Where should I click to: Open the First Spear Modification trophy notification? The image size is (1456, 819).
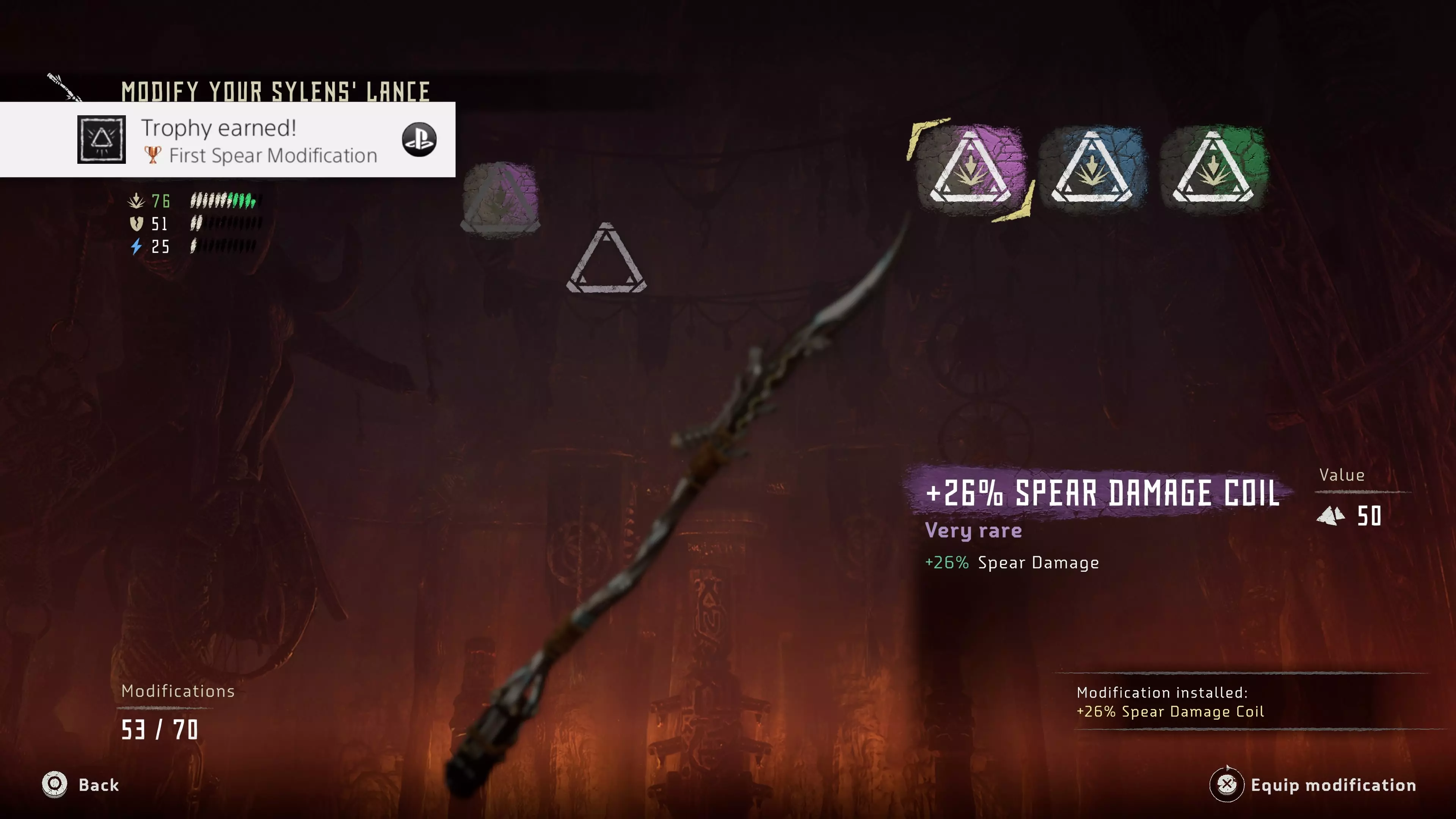point(227,140)
